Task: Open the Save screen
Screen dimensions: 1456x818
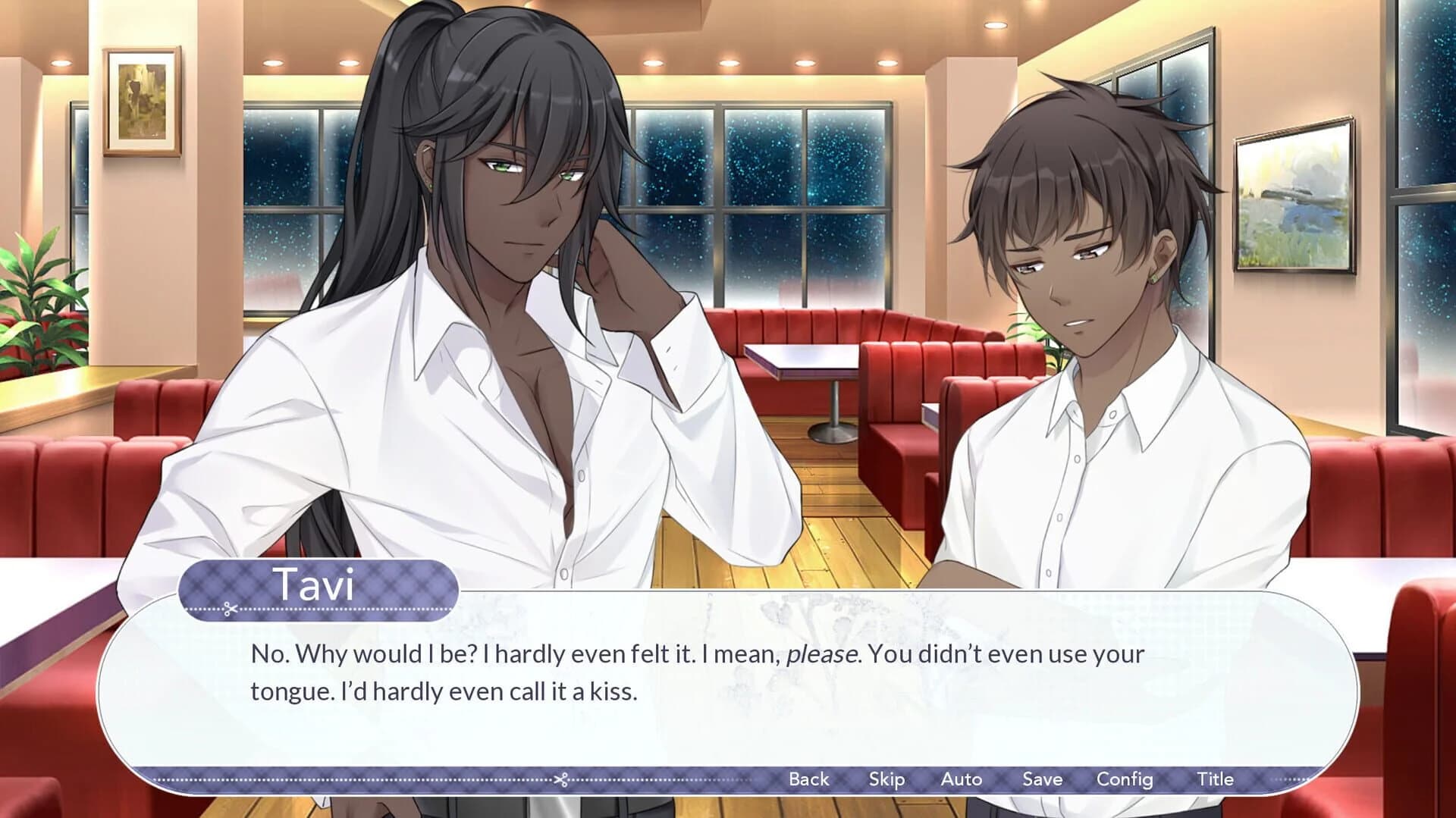Action: [x=1042, y=779]
